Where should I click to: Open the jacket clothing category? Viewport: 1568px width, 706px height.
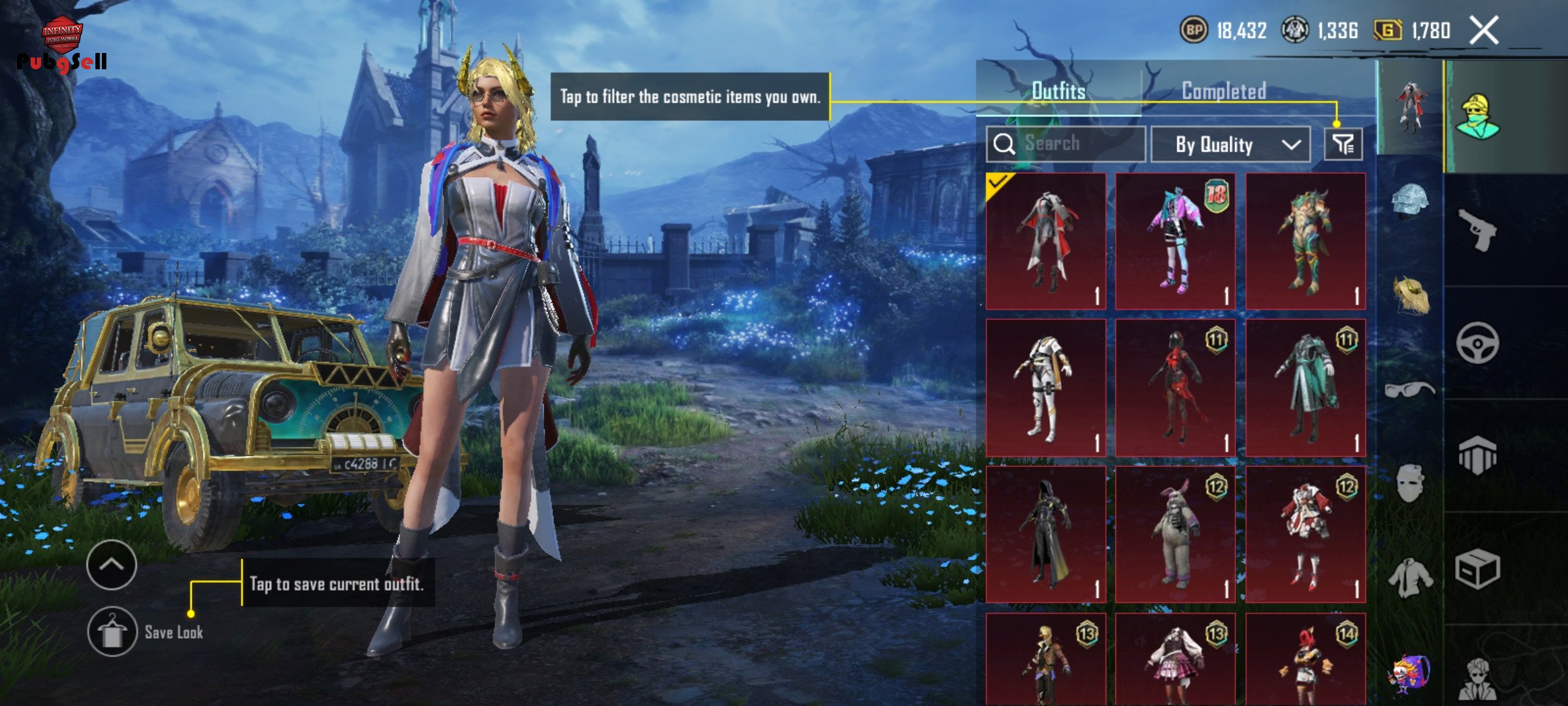pyautogui.click(x=1410, y=578)
